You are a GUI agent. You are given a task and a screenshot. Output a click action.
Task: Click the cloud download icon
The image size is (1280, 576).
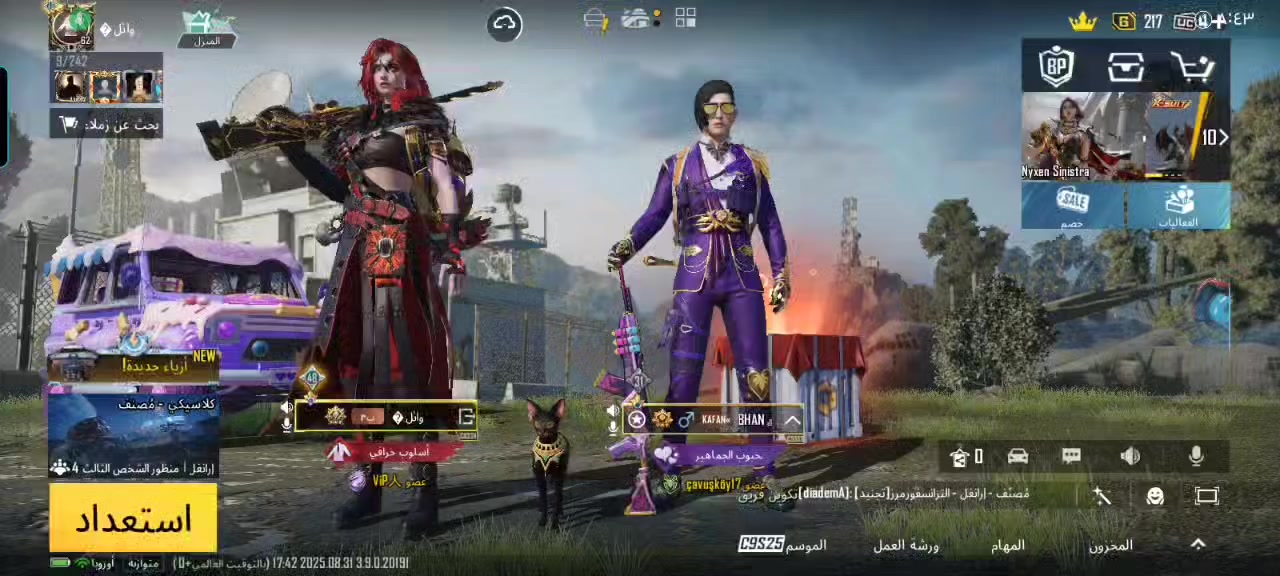[x=505, y=24]
